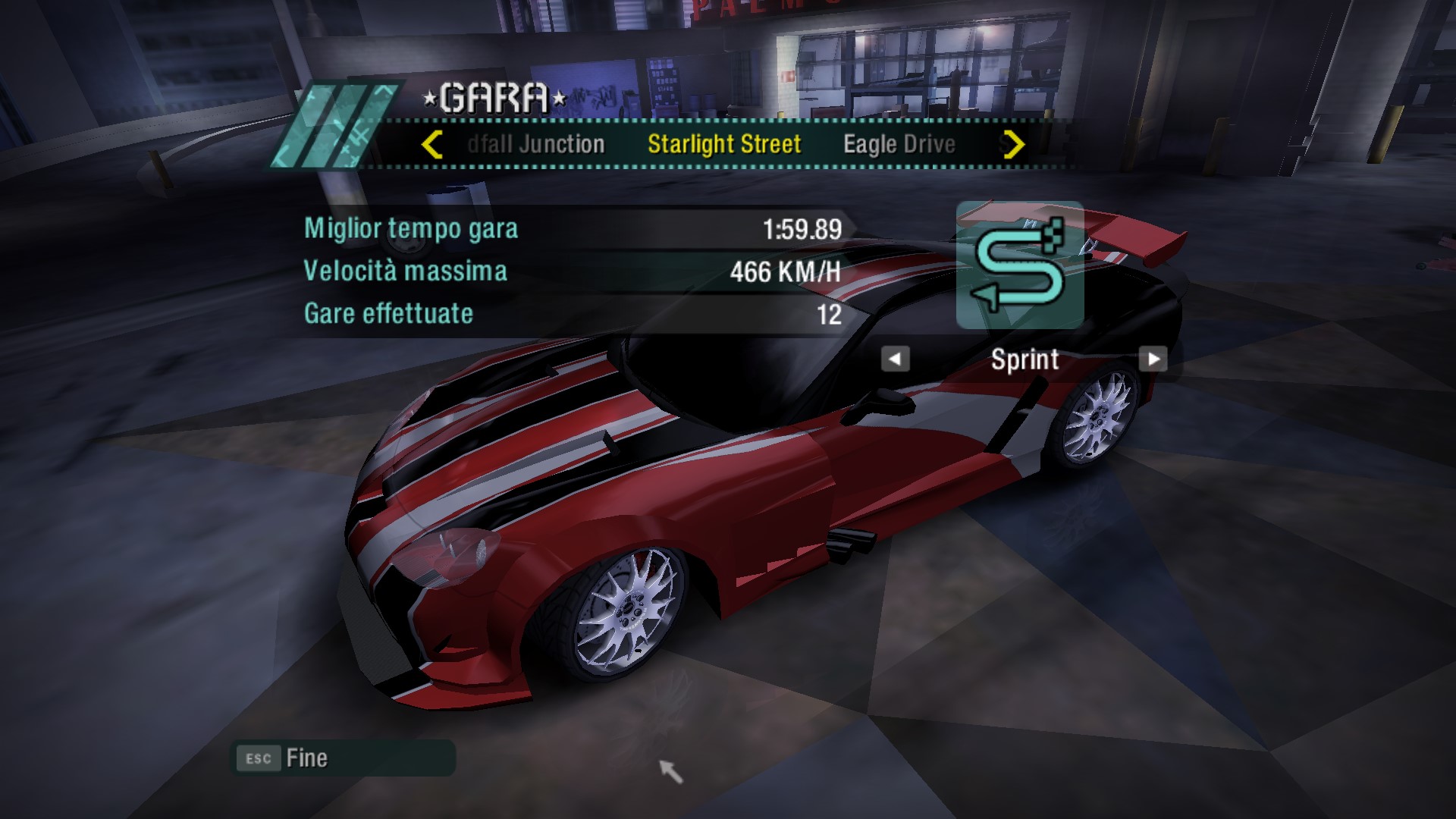The image size is (1456, 819).
Task: Click the Sprint race type icon
Action: (1019, 265)
